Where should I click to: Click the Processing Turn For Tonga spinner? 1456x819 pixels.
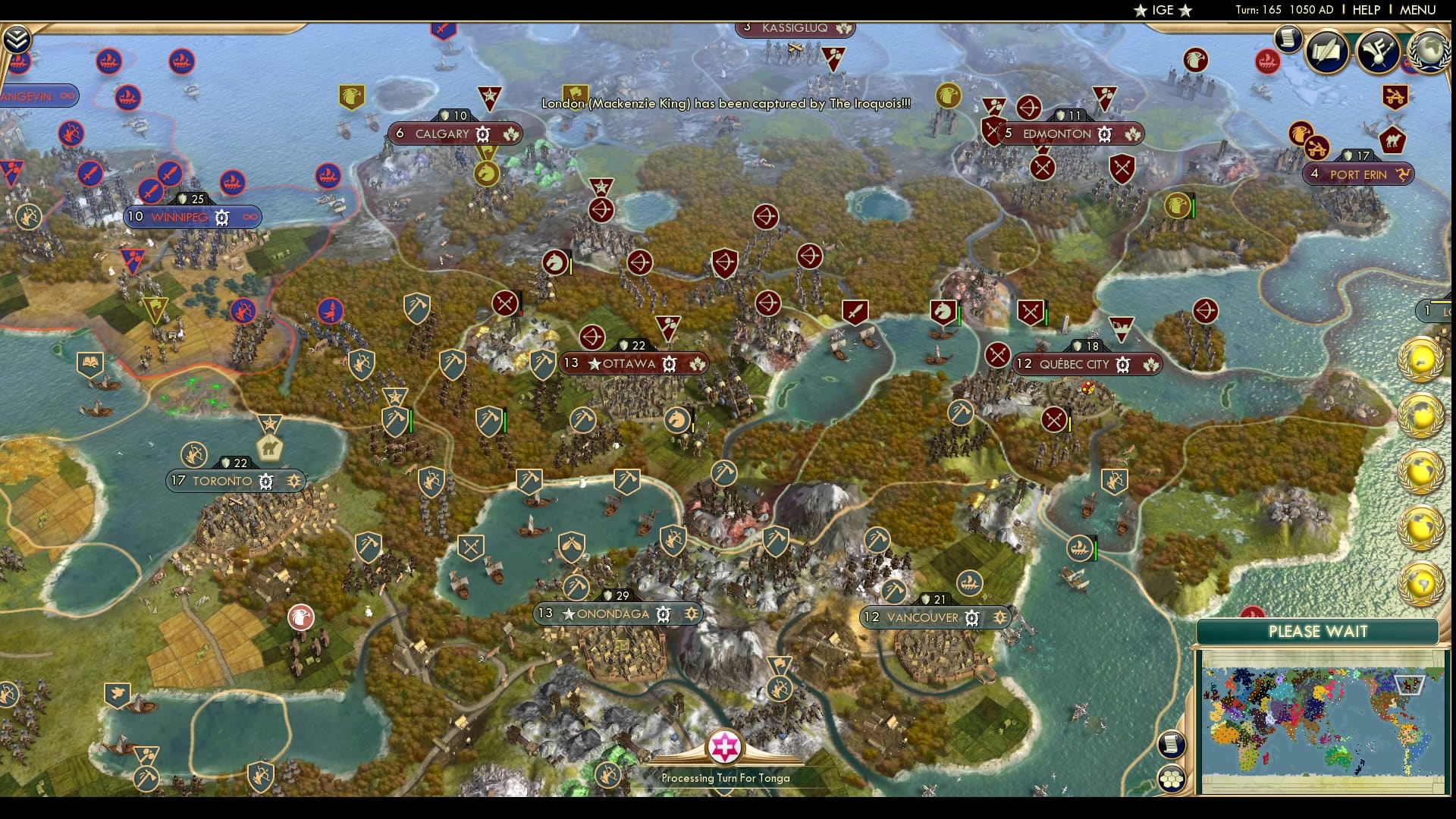pyautogui.click(x=726, y=748)
